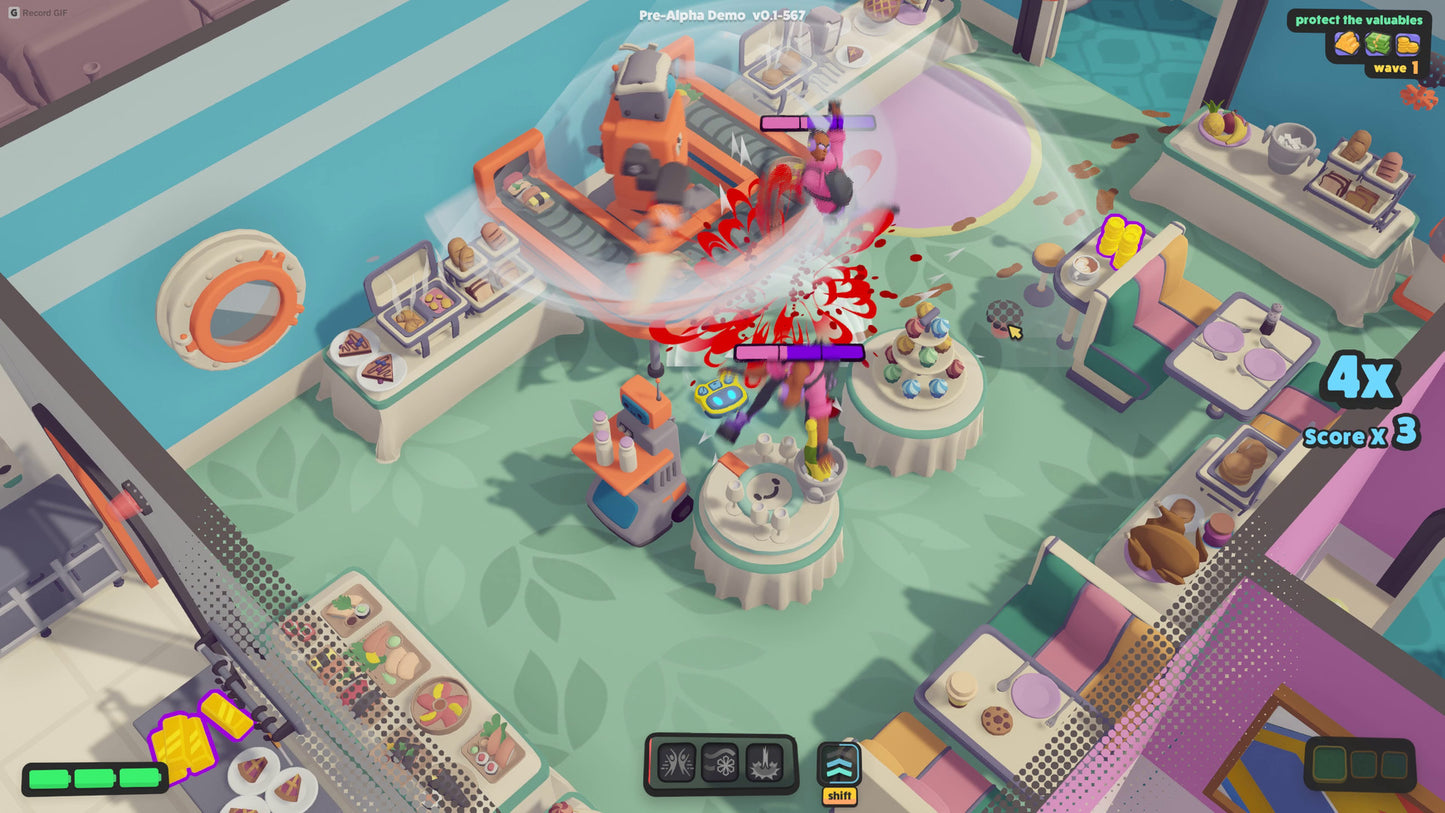The image size is (1445, 813).
Task: Click the gold bars valuable icon
Action: click(1344, 44)
